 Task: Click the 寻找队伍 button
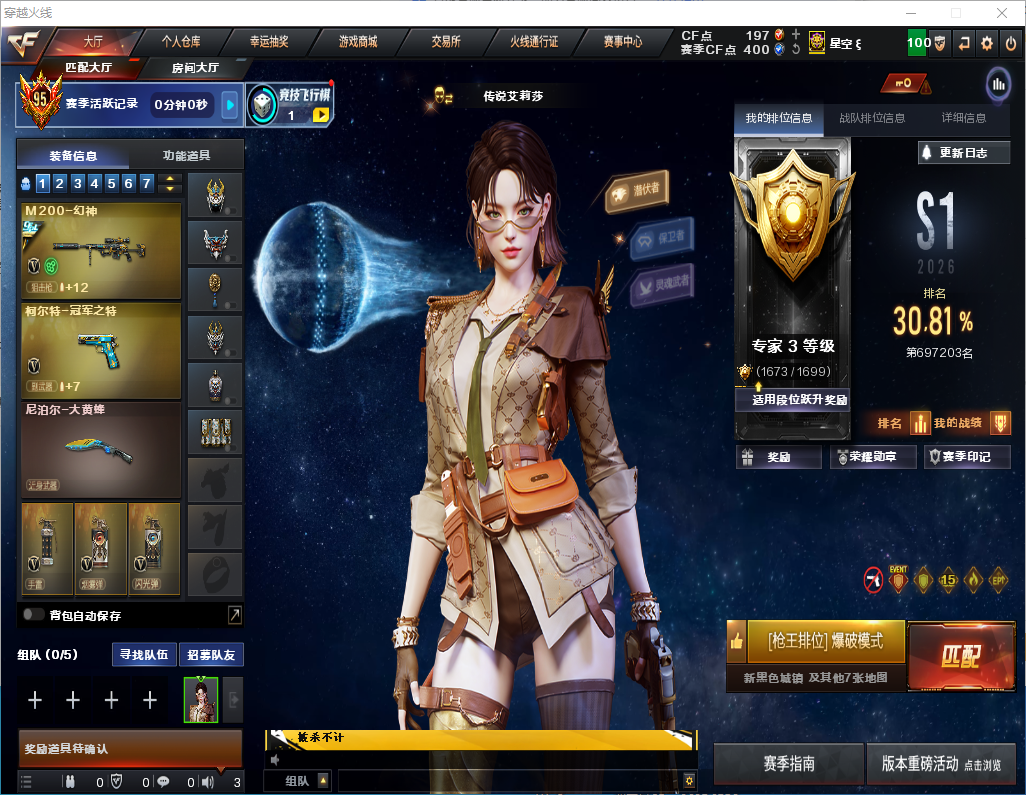pos(143,655)
